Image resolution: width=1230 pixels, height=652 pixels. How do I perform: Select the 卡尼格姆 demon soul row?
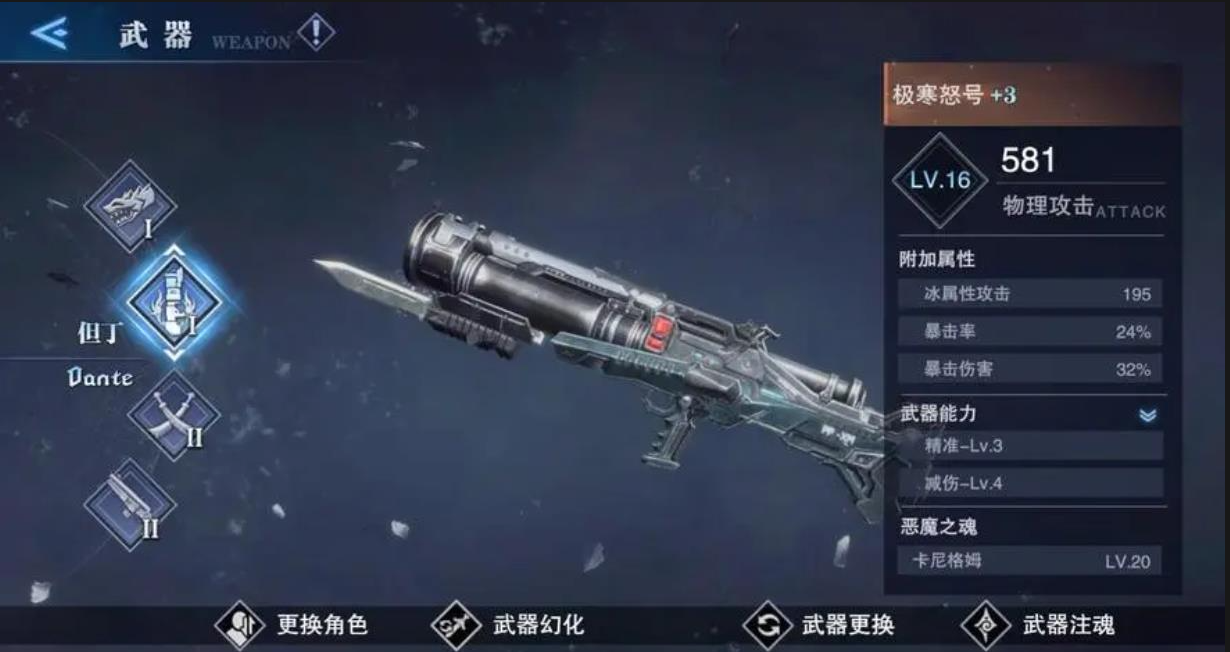[1030, 561]
